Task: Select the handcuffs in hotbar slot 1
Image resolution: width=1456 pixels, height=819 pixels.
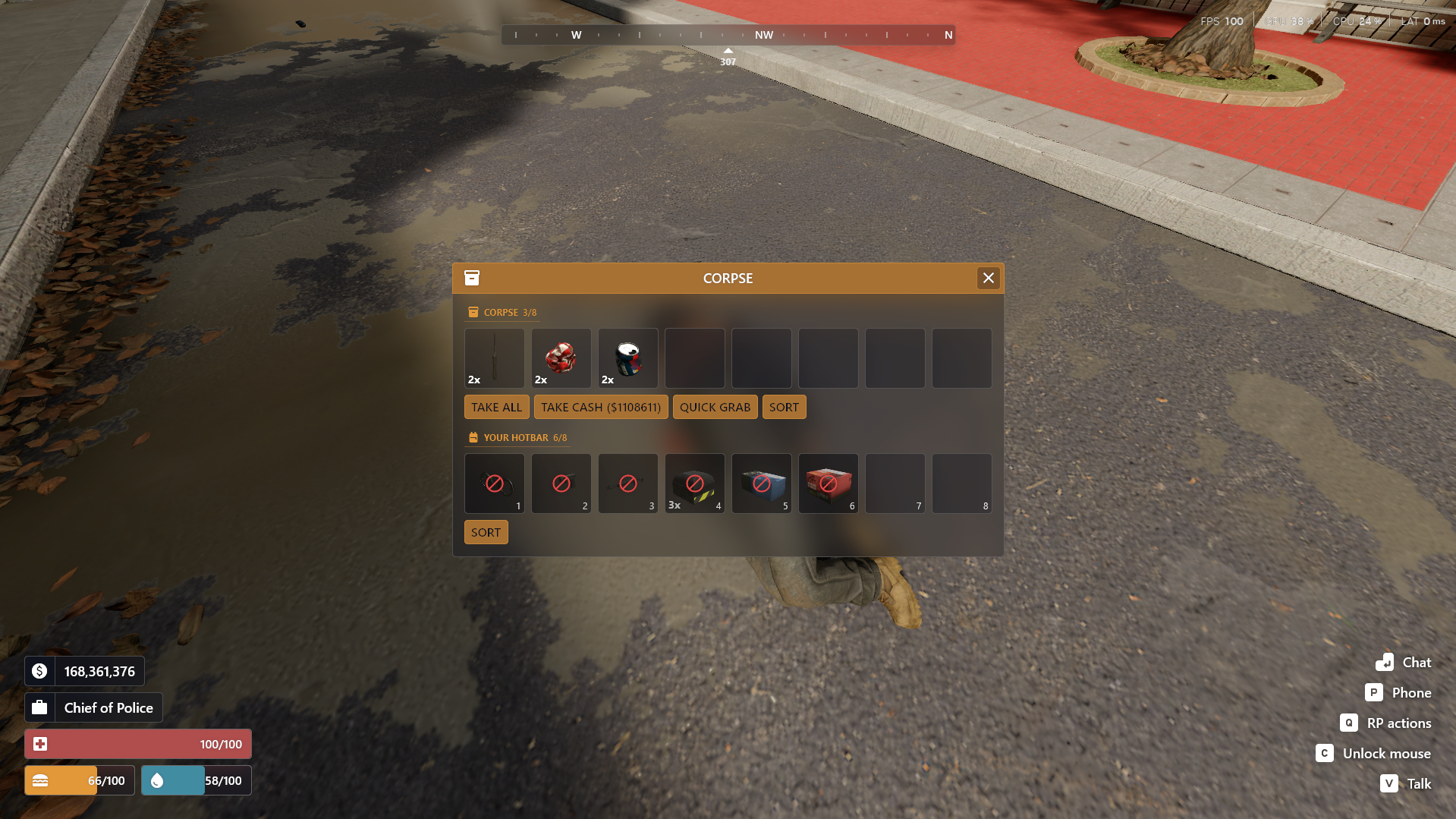Action: coord(495,484)
